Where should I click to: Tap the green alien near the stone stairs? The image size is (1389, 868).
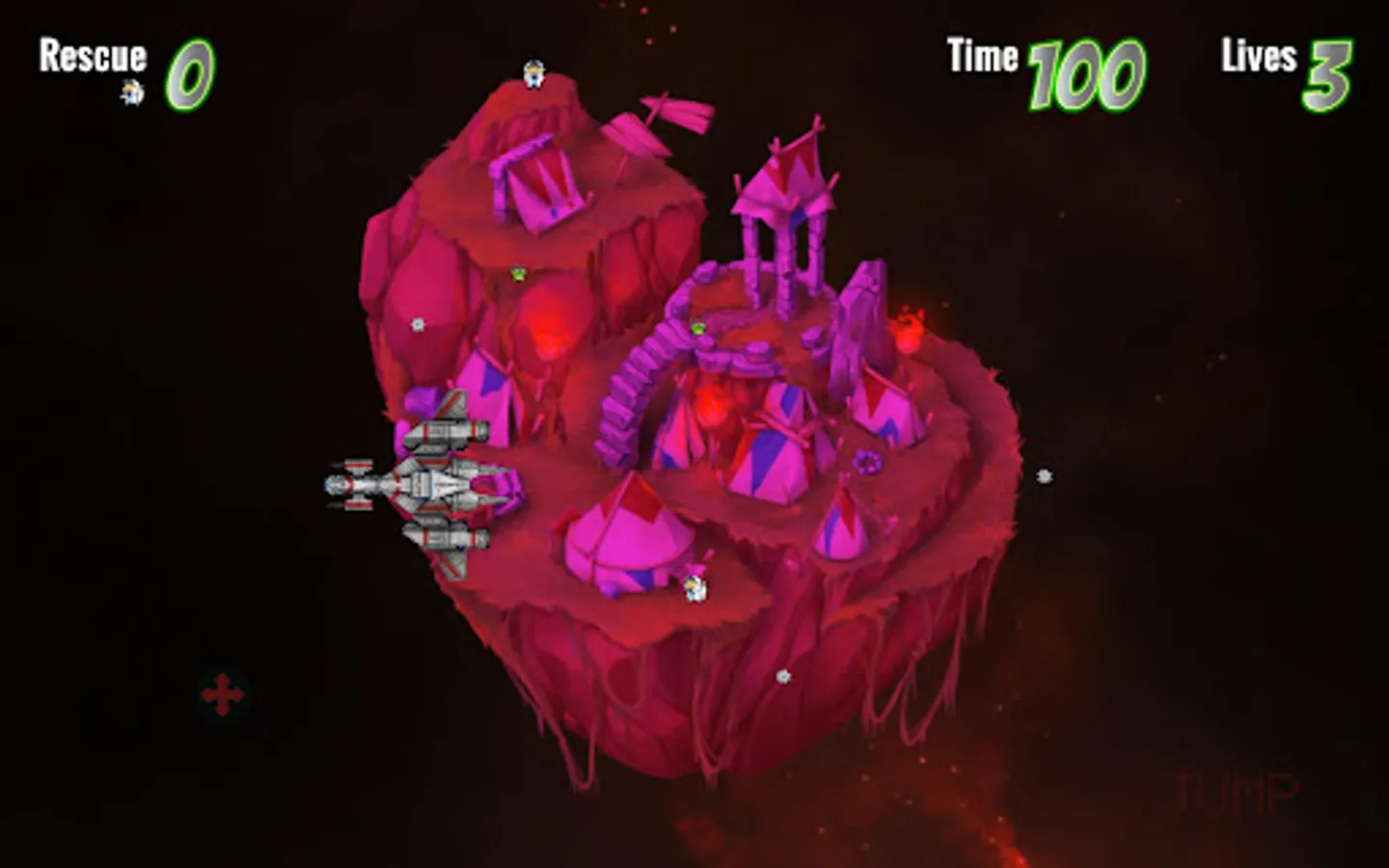[696, 329]
